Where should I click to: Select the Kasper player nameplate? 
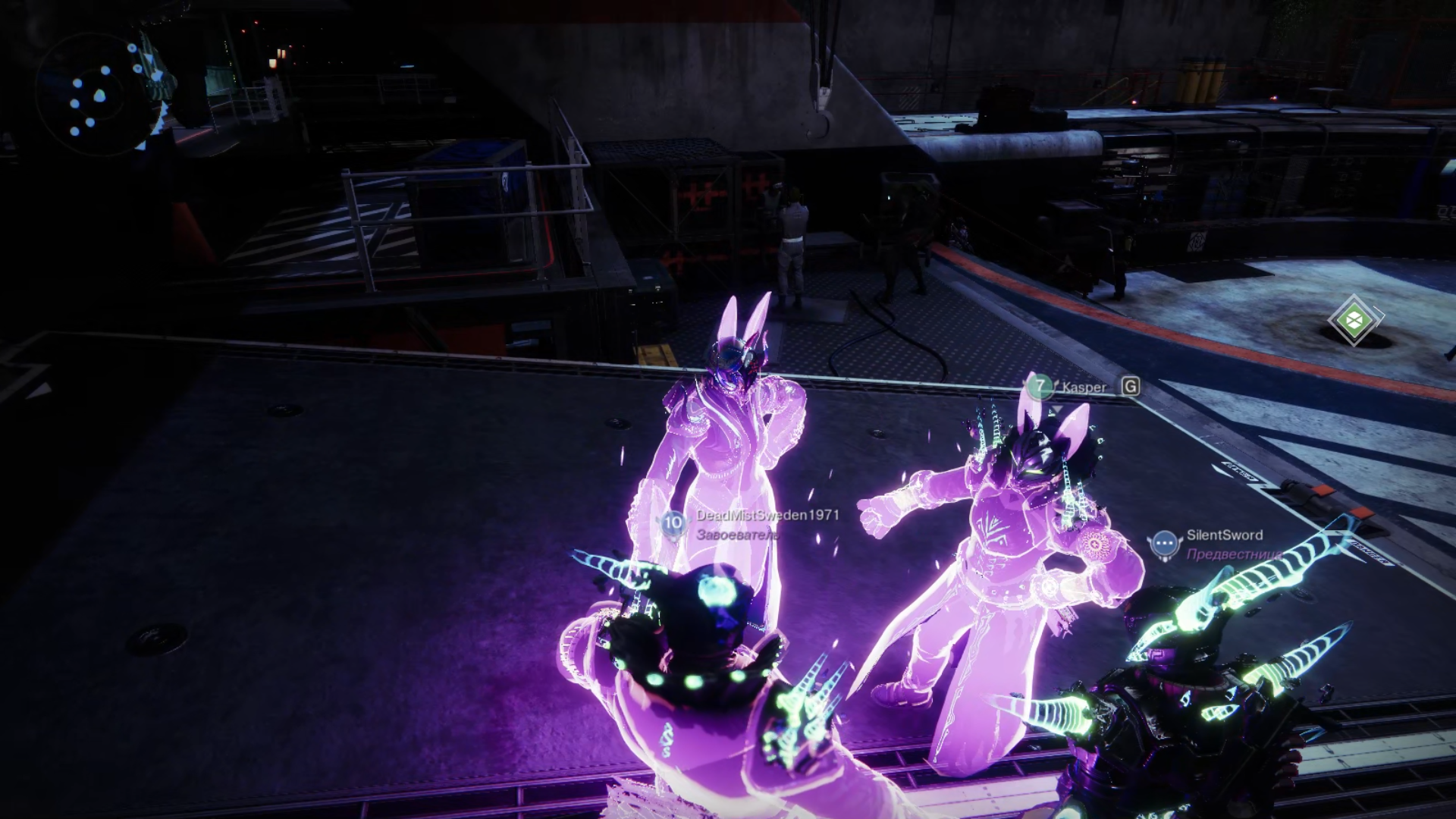click(x=1083, y=388)
